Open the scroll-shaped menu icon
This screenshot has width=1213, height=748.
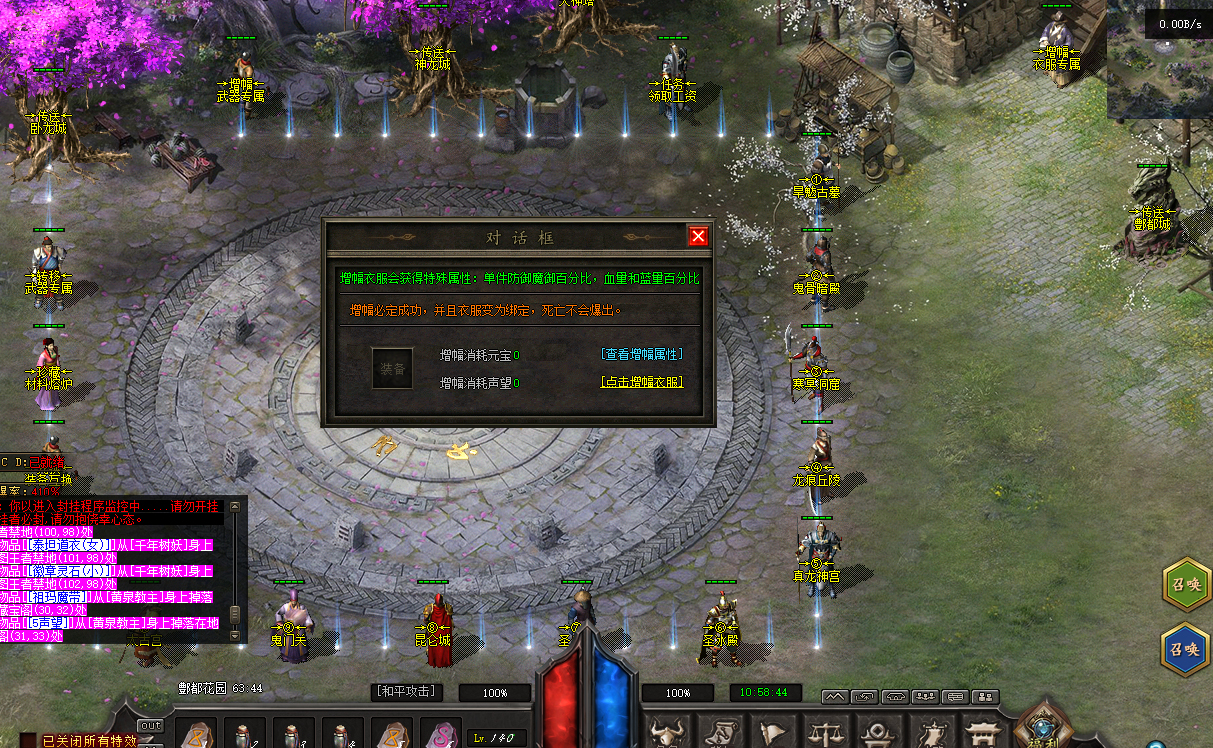718,733
